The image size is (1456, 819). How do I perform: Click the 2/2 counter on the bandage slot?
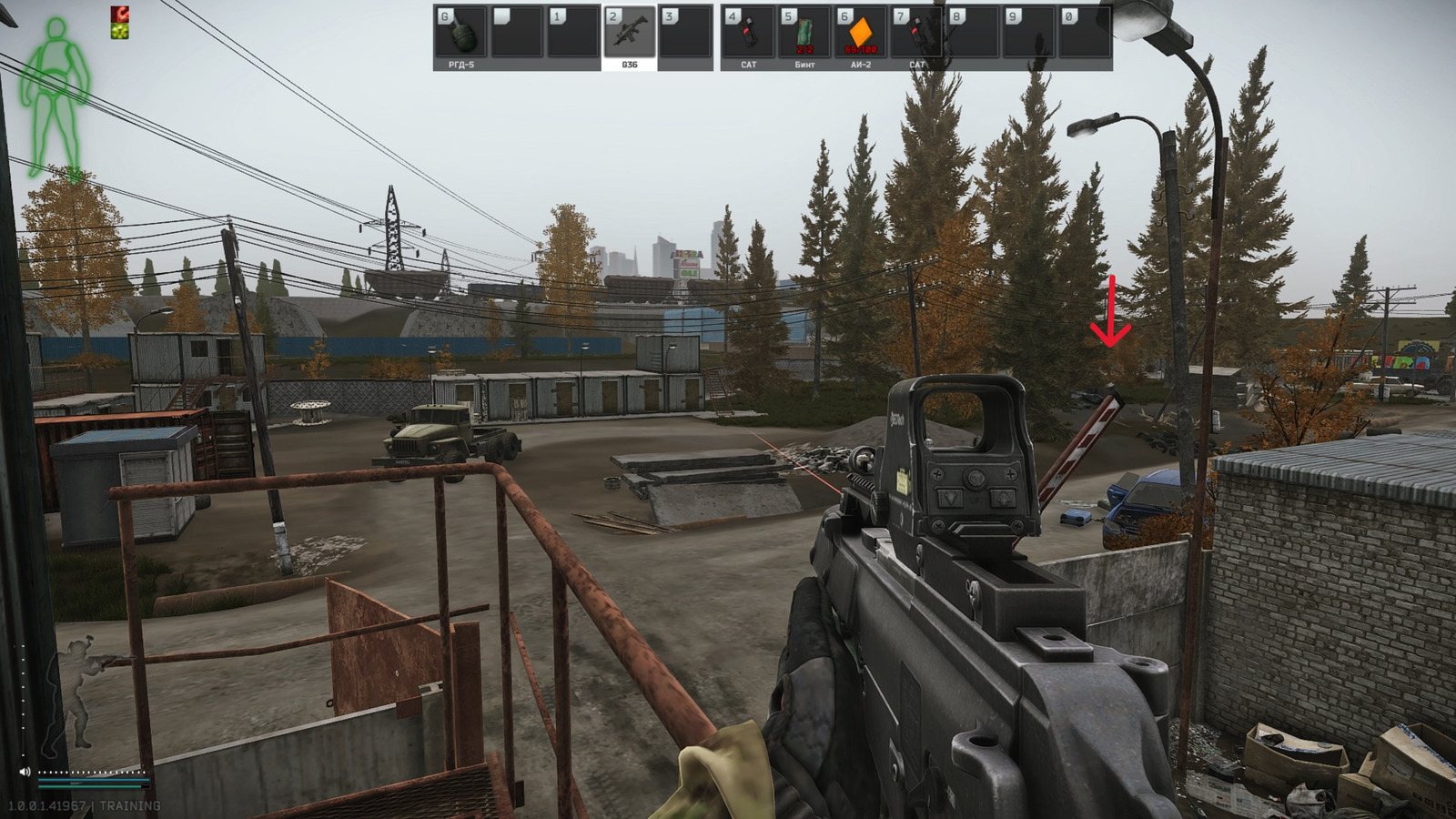804,50
